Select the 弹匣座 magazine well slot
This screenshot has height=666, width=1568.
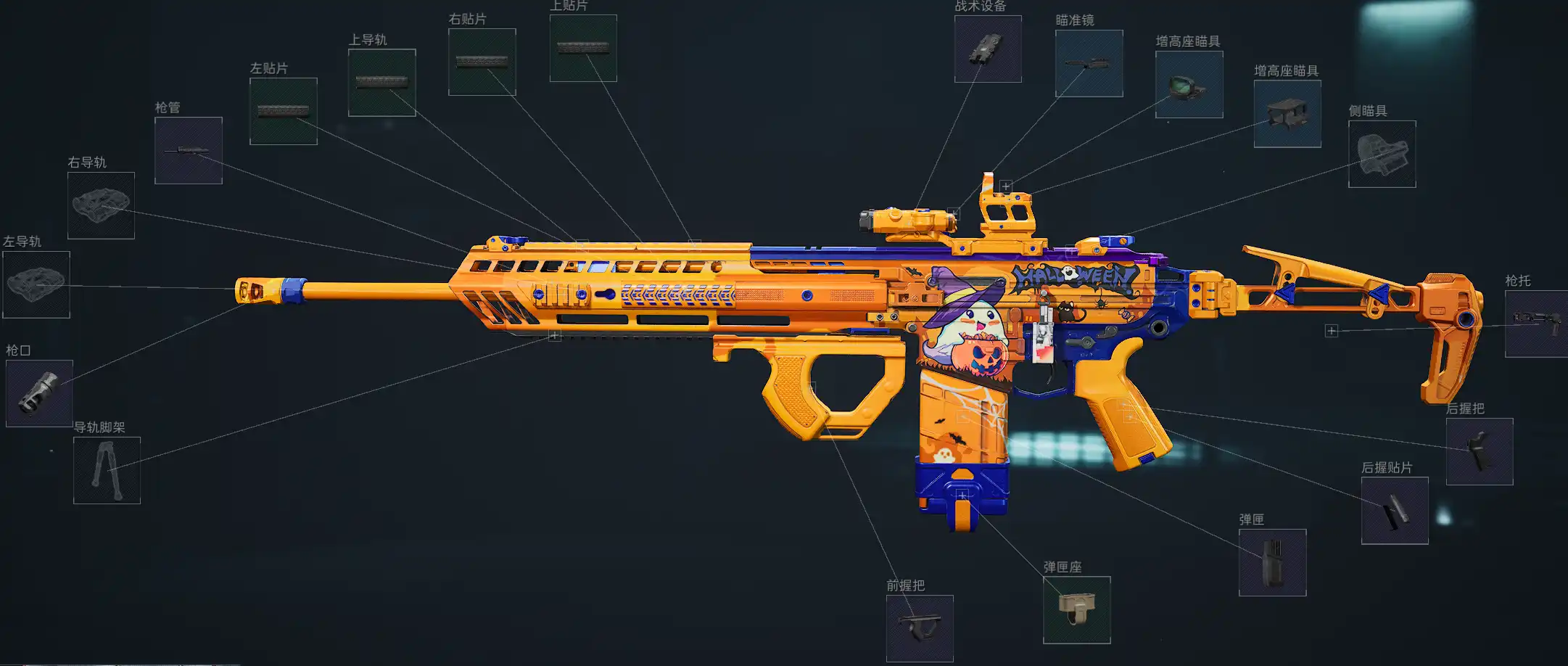[1076, 609]
